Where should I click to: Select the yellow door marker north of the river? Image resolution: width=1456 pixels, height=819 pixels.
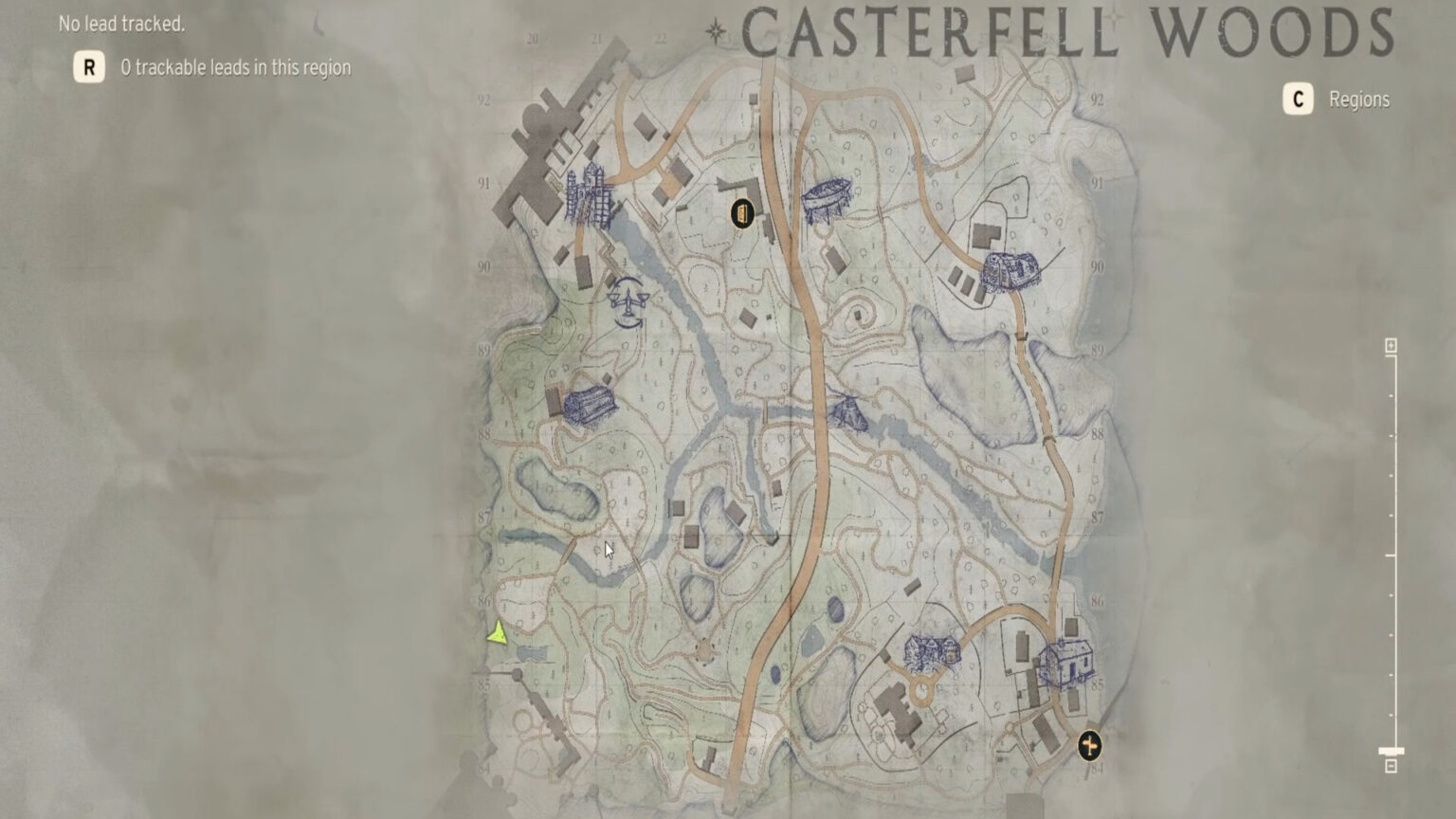[x=742, y=214]
